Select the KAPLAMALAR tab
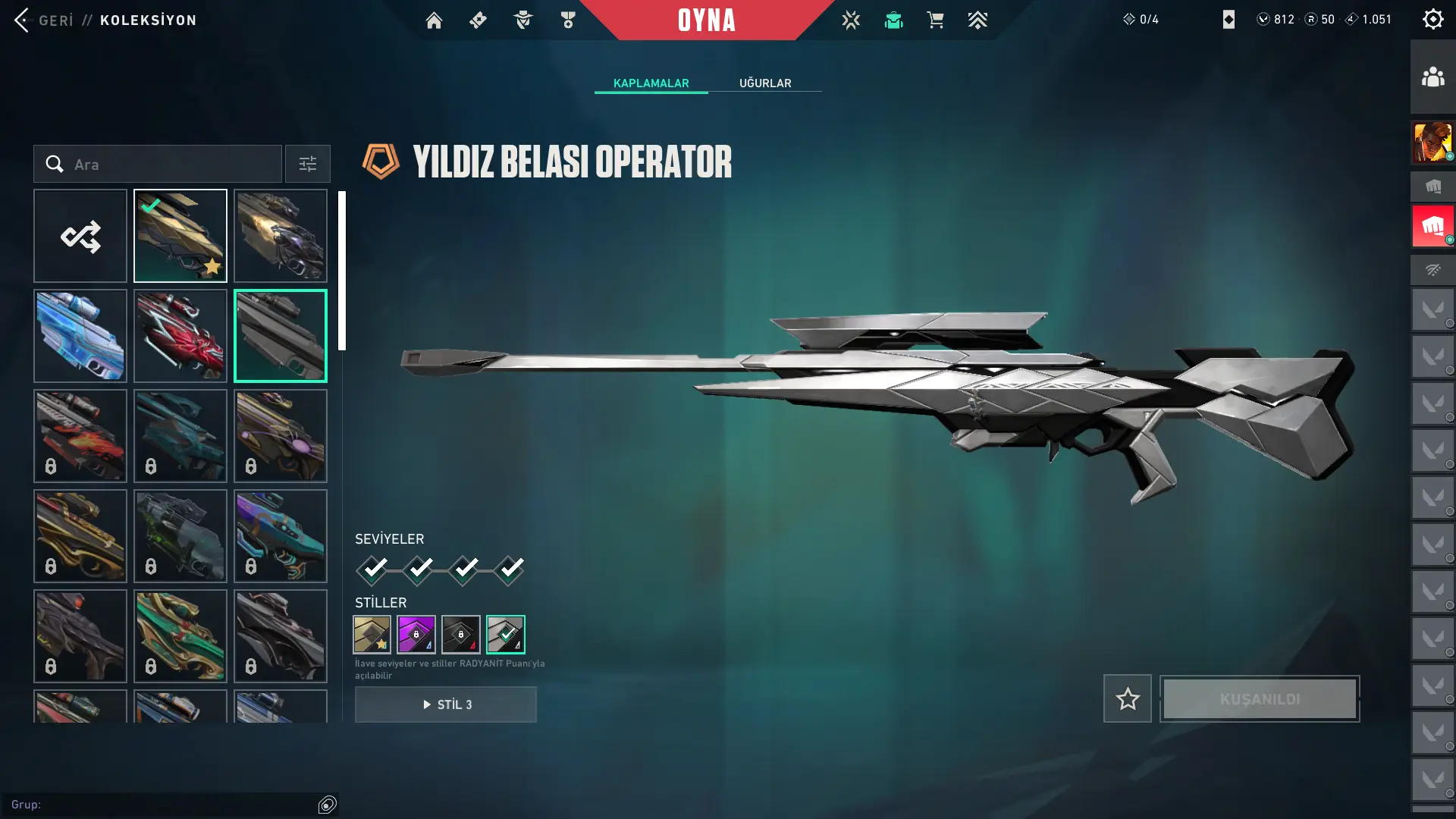This screenshot has height=819, width=1456. click(651, 83)
